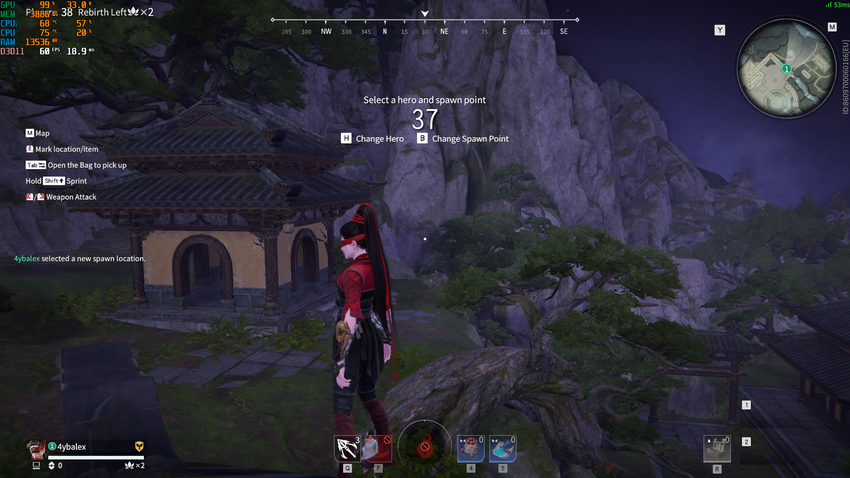Screen dimensions: 850x478
Task: Click the repair kit slot
Action: 717,449
